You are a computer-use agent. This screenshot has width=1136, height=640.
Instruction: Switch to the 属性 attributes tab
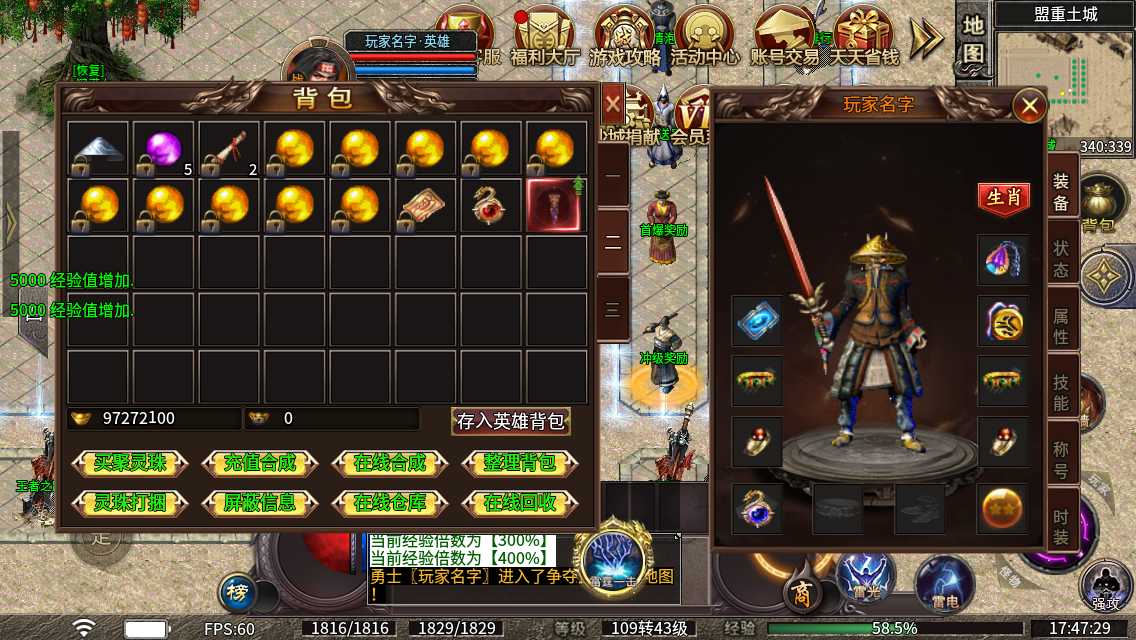[1061, 326]
